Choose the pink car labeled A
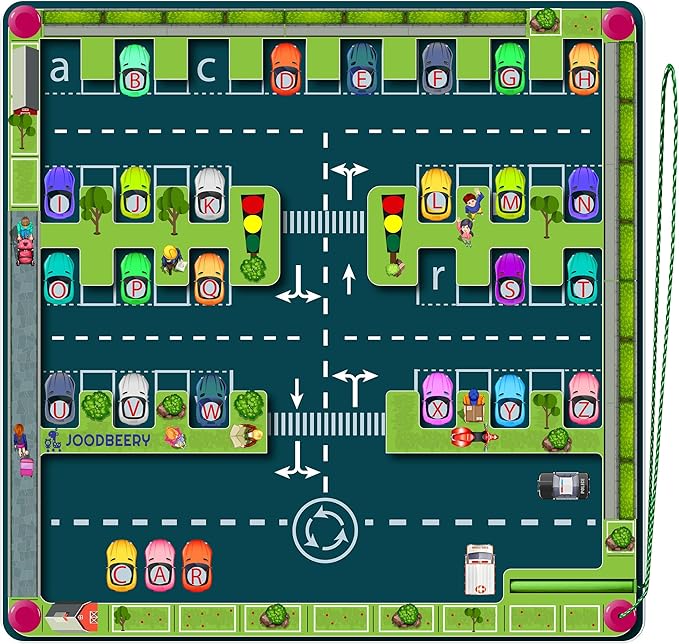Screen dimensions: 679x644 tap(160, 566)
